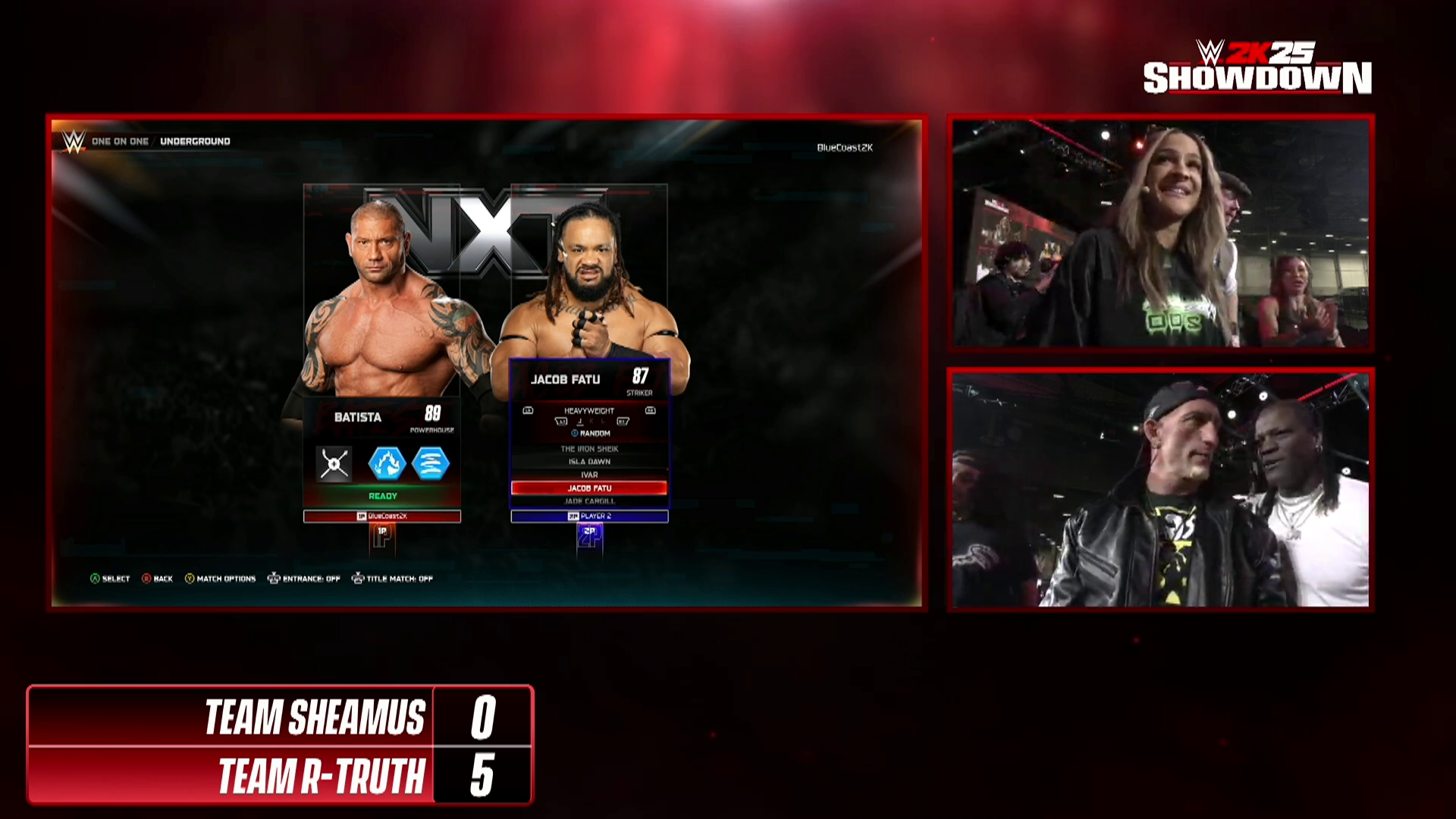
Task: Go back using the Back option
Action: coord(158,579)
